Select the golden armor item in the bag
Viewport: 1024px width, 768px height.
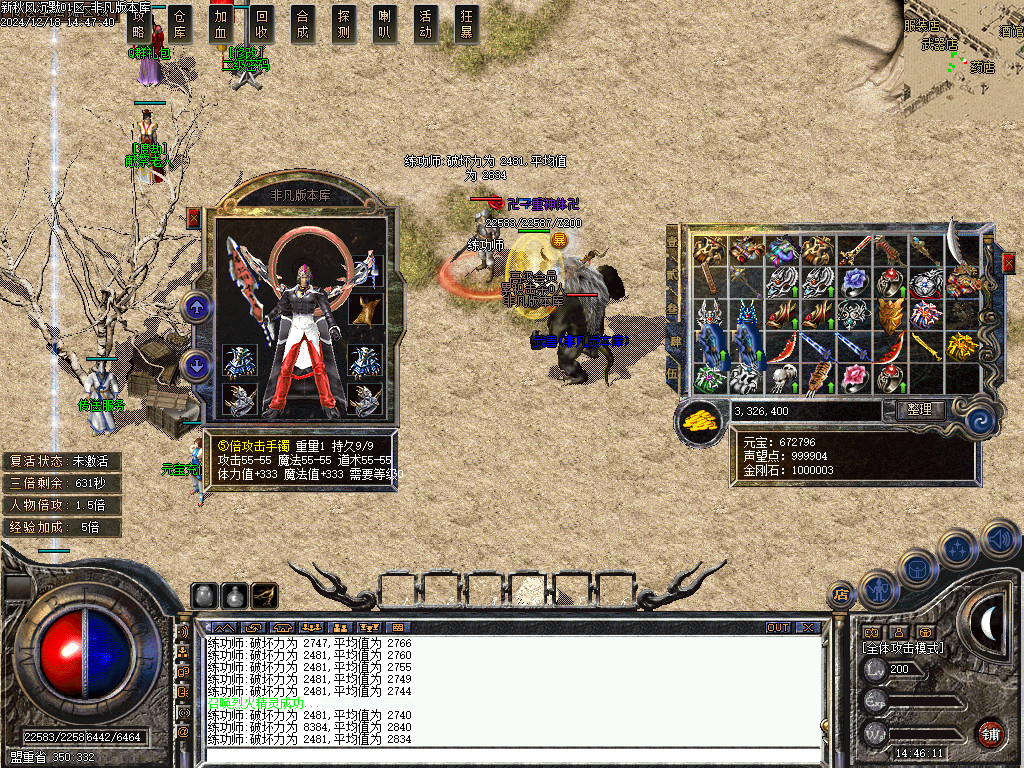889,314
